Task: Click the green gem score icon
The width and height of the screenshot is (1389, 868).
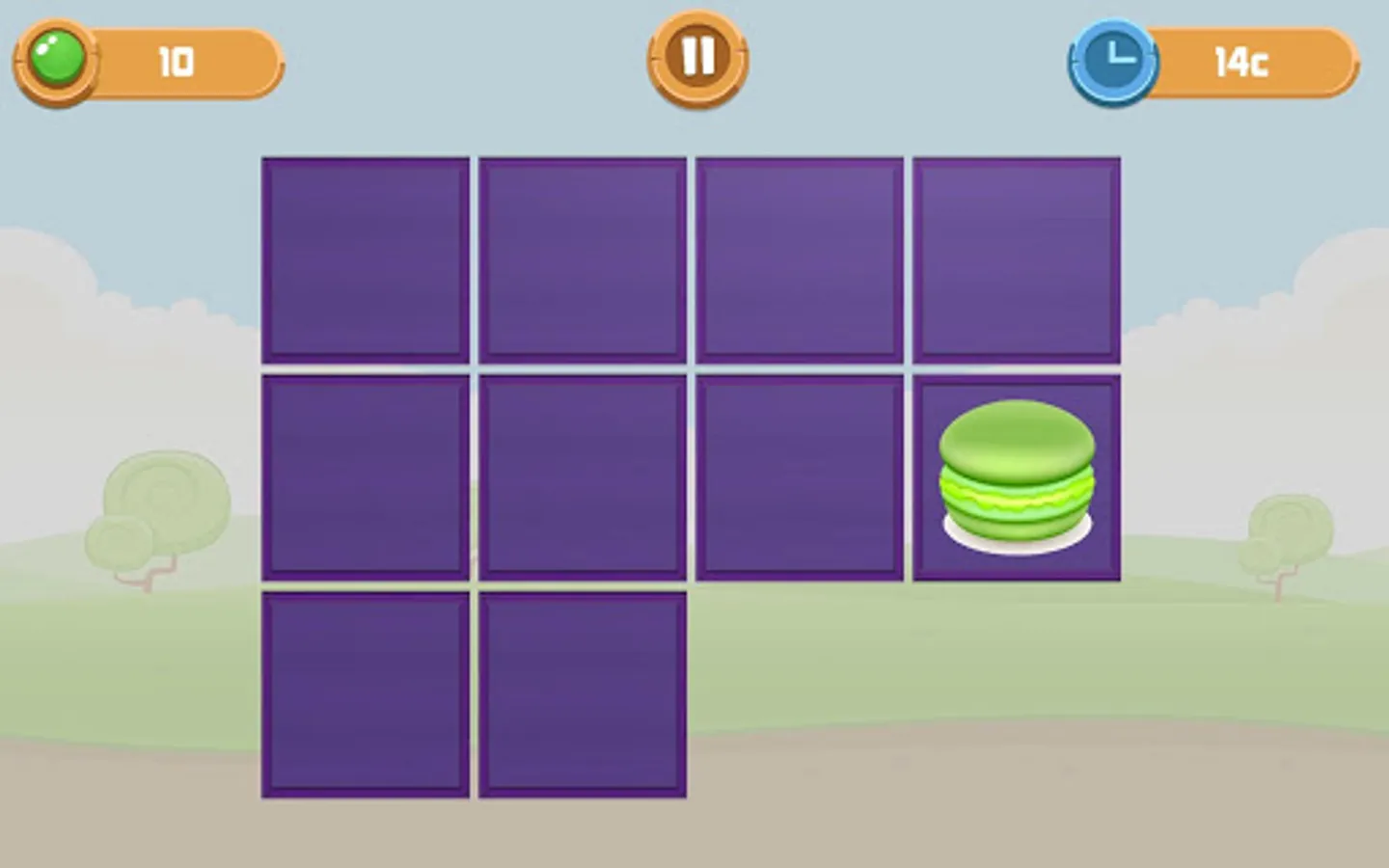Action: click(56, 60)
